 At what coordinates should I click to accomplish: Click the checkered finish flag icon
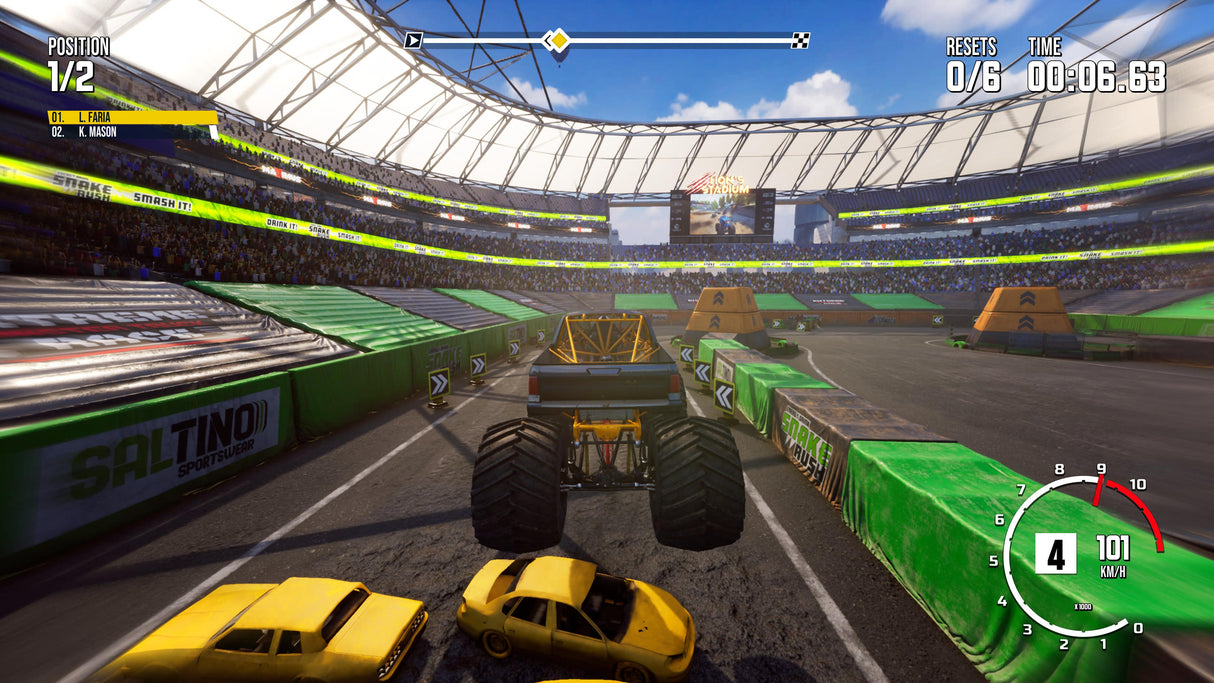pos(800,40)
